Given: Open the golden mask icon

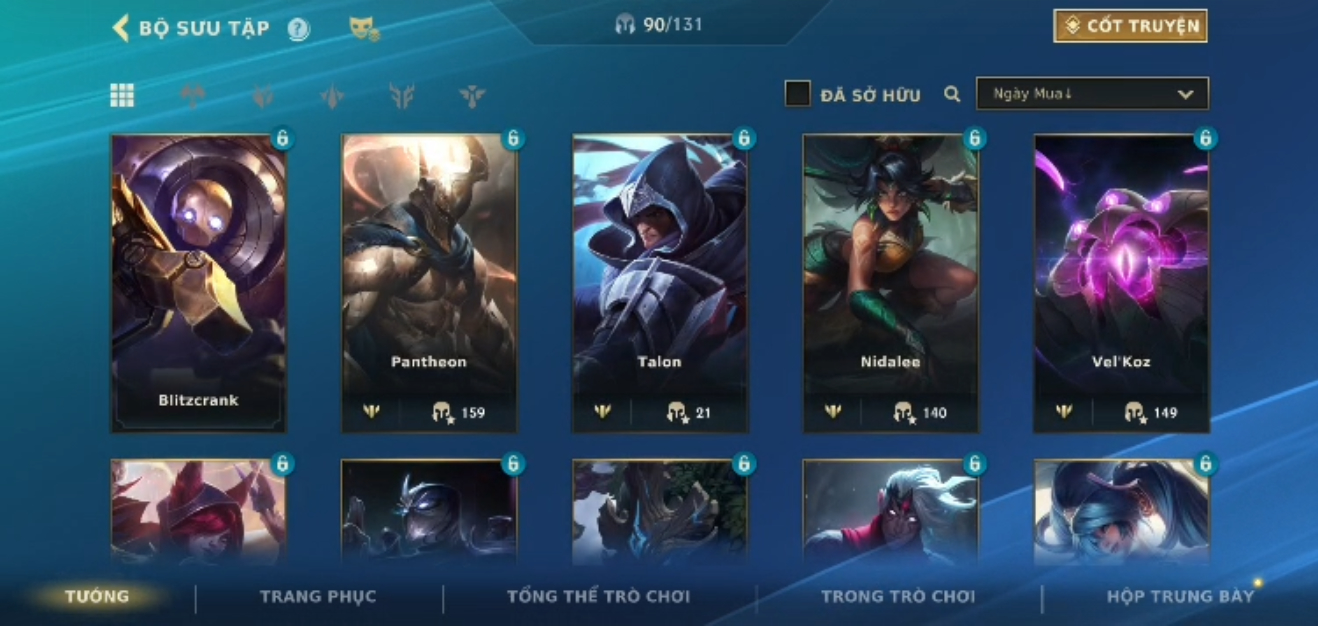Looking at the screenshot, I should [364, 29].
